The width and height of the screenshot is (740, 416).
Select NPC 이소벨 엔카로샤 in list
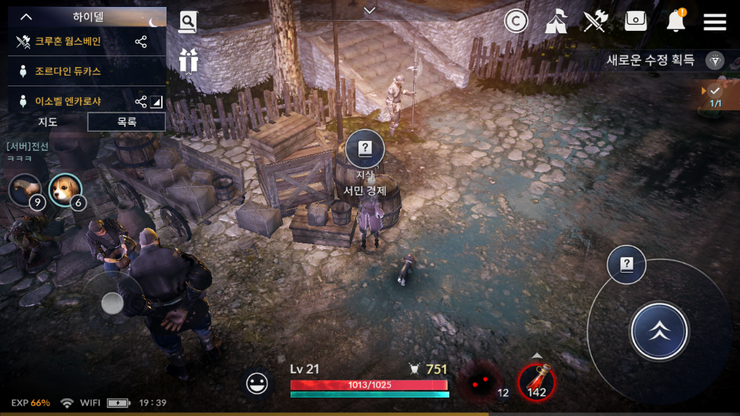tap(68, 101)
